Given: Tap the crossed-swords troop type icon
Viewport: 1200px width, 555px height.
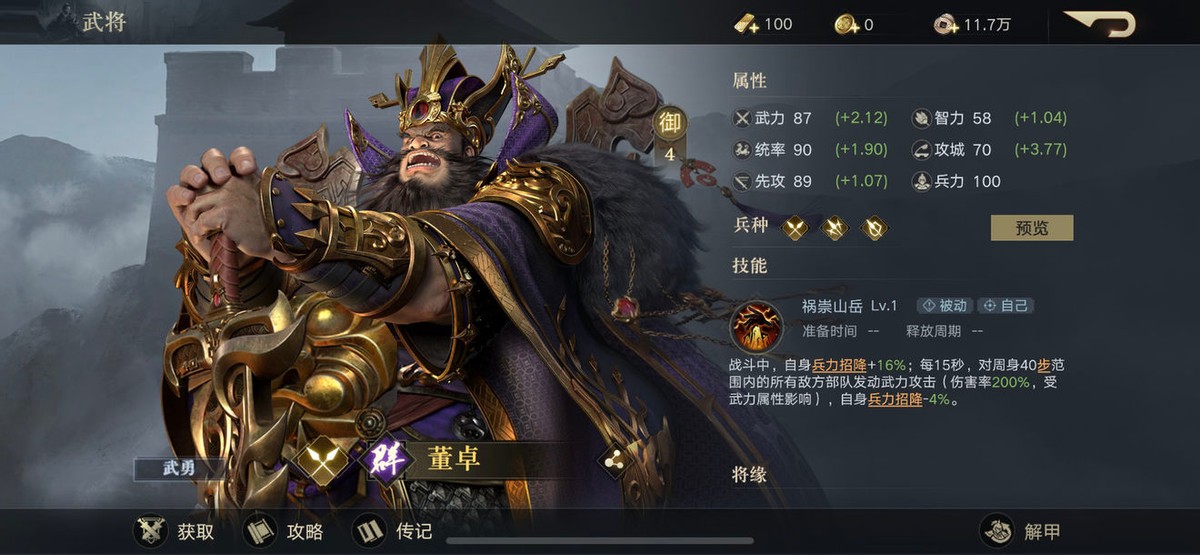Looking at the screenshot, I should tap(795, 228).
